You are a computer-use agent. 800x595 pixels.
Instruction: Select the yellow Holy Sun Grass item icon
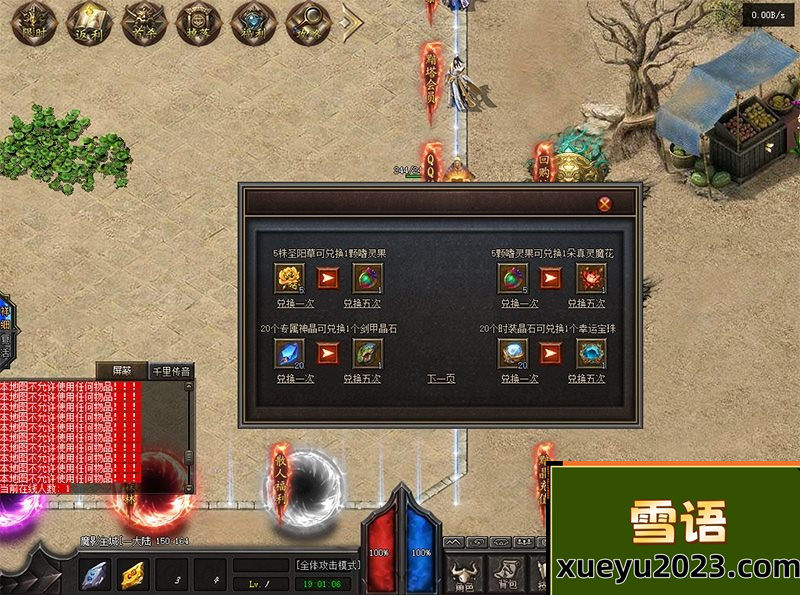click(x=289, y=278)
